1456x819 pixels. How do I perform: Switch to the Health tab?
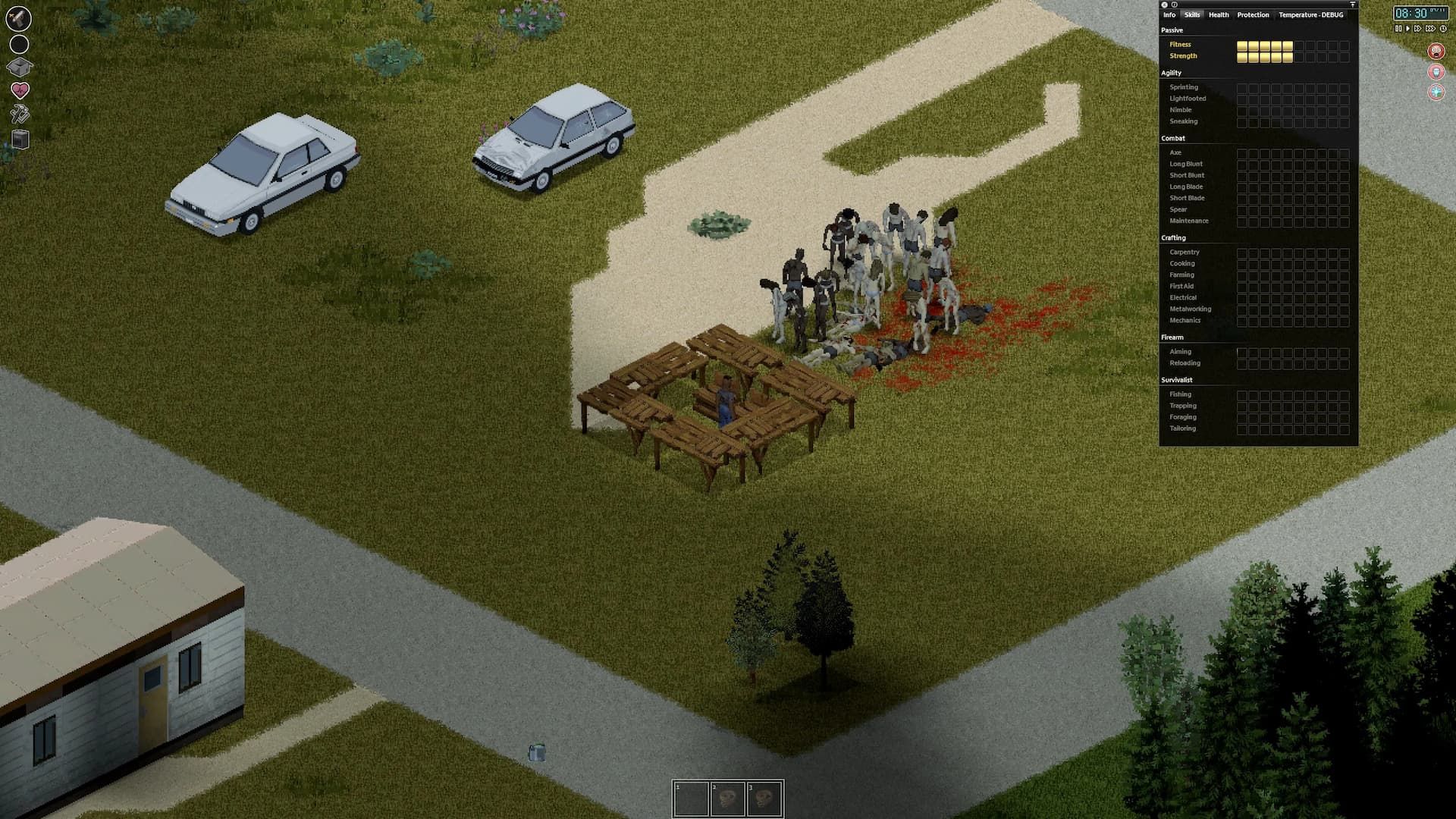click(1219, 14)
